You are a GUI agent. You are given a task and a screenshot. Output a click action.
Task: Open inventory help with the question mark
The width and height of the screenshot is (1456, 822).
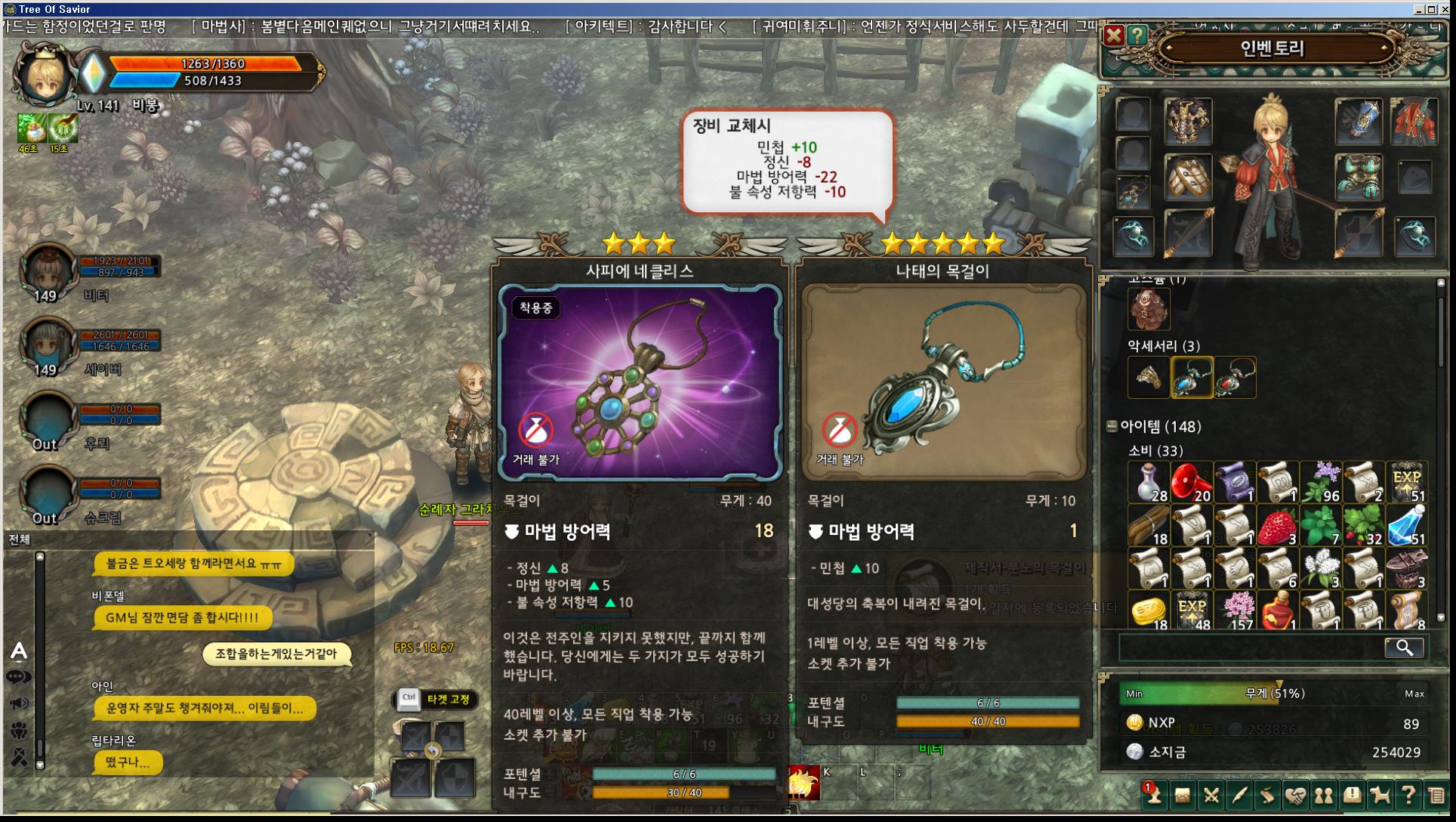pyautogui.click(x=1137, y=35)
